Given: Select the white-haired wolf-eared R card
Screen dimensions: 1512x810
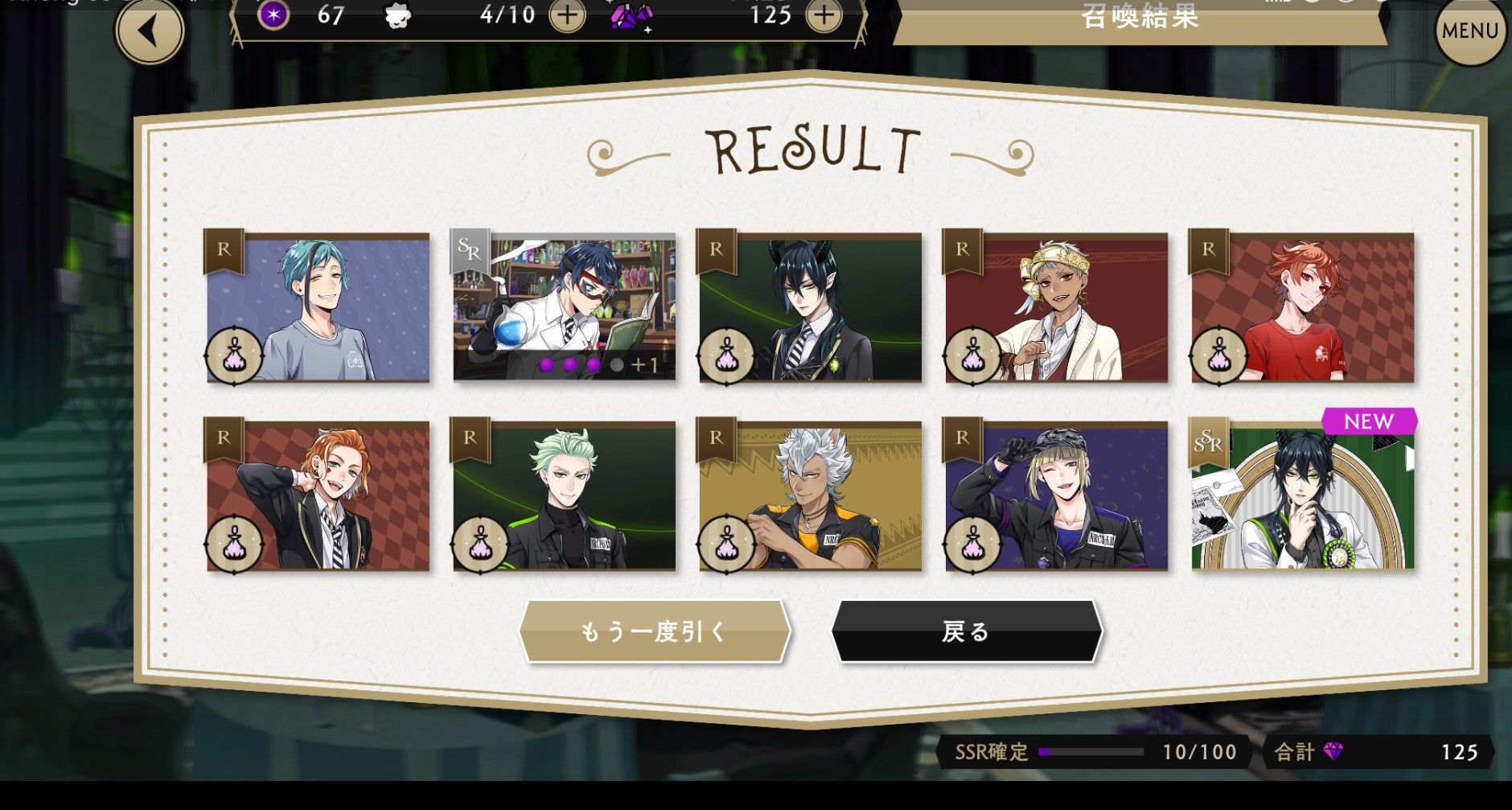Looking at the screenshot, I should pyautogui.click(x=811, y=496).
